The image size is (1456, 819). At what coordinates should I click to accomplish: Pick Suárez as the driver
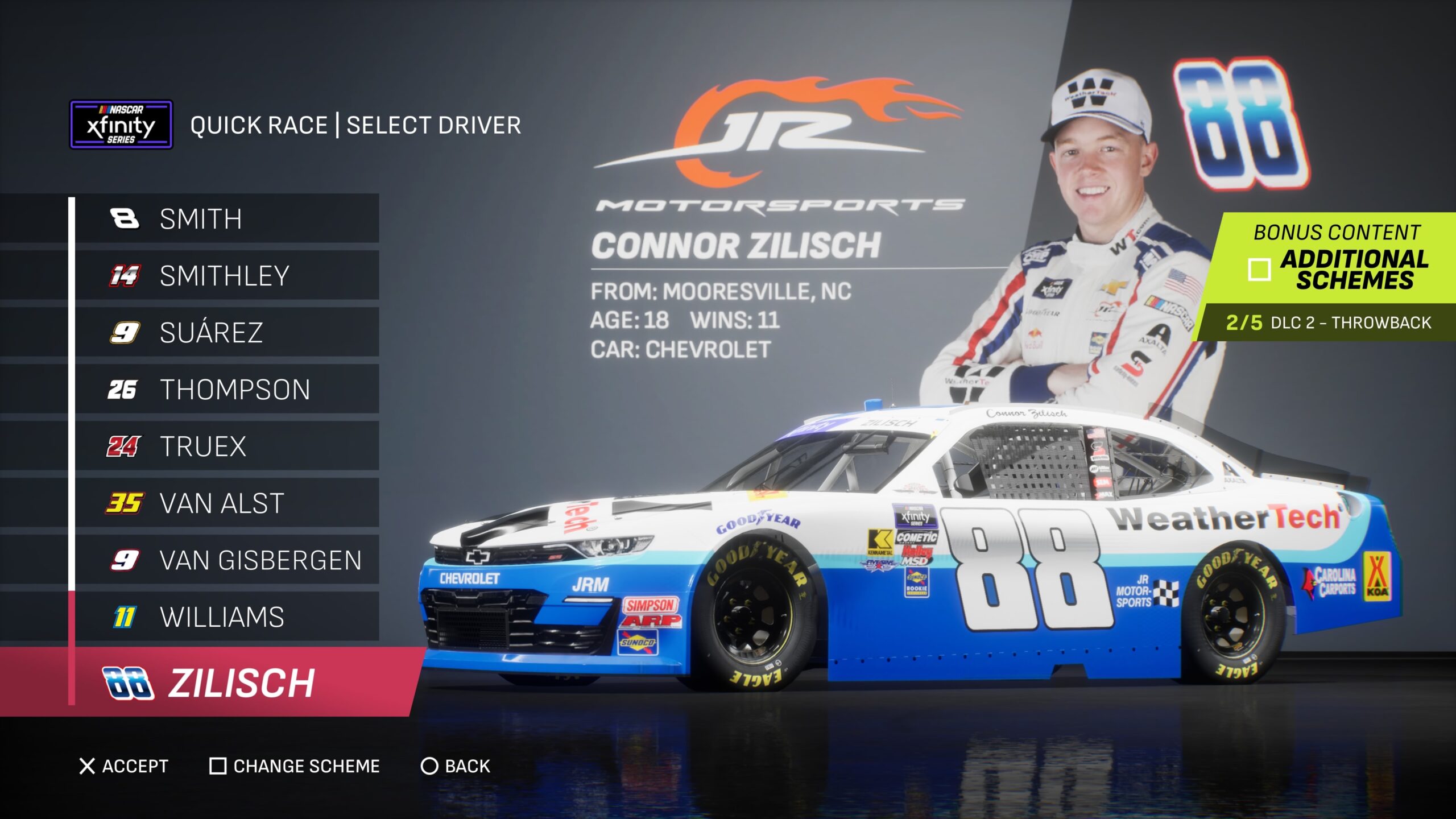(x=227, y=333)
